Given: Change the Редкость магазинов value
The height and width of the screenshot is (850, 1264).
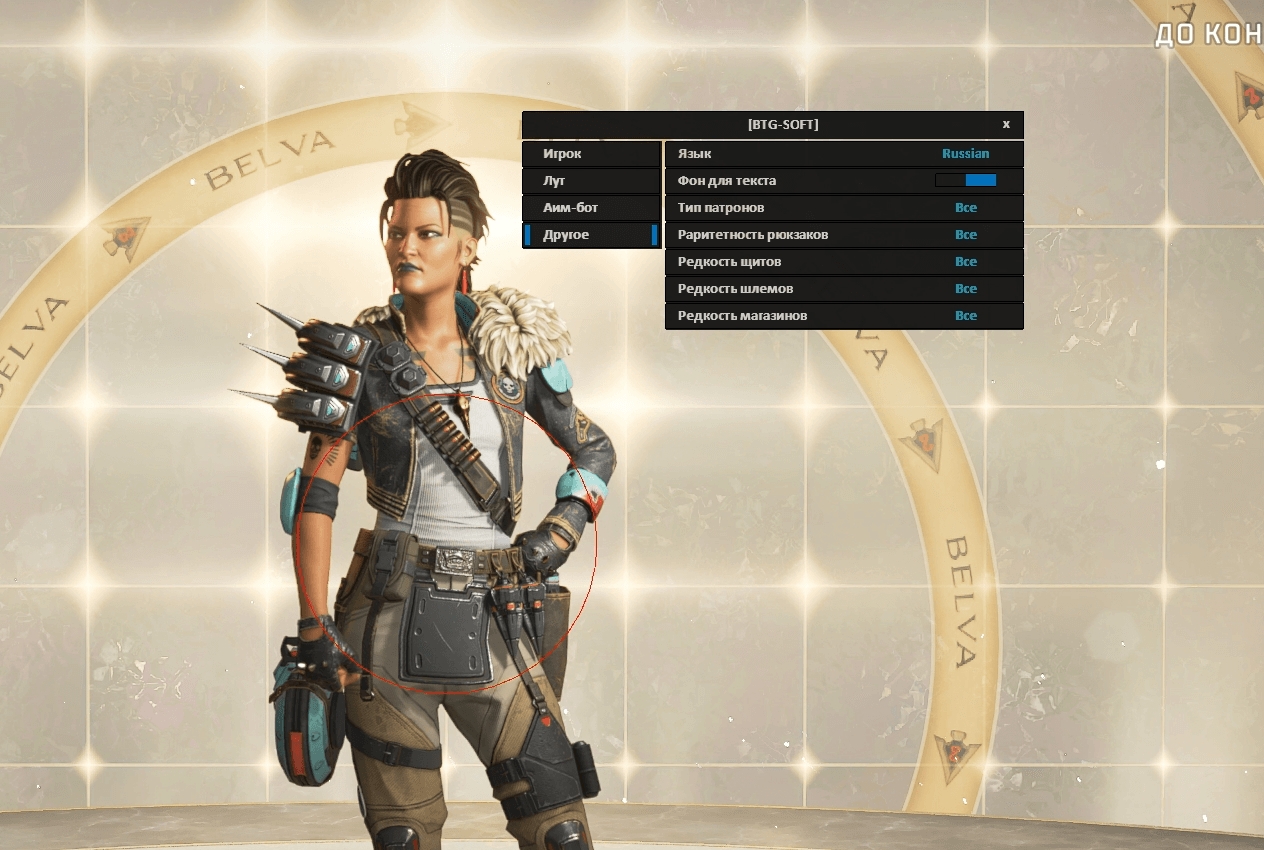Looking at the screenshot, I should coord(965,316).
